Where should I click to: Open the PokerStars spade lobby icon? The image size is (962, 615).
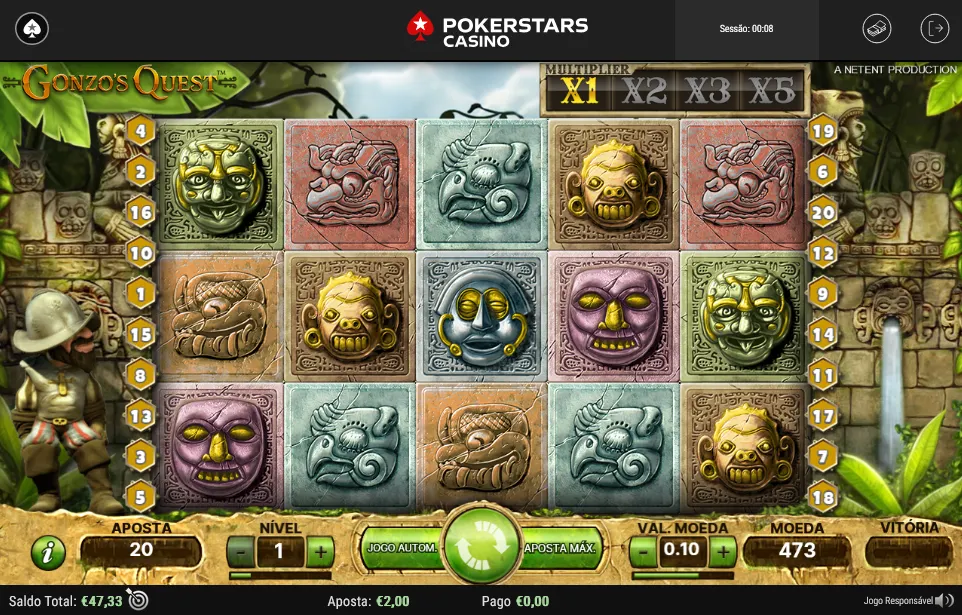click(31, 28)
